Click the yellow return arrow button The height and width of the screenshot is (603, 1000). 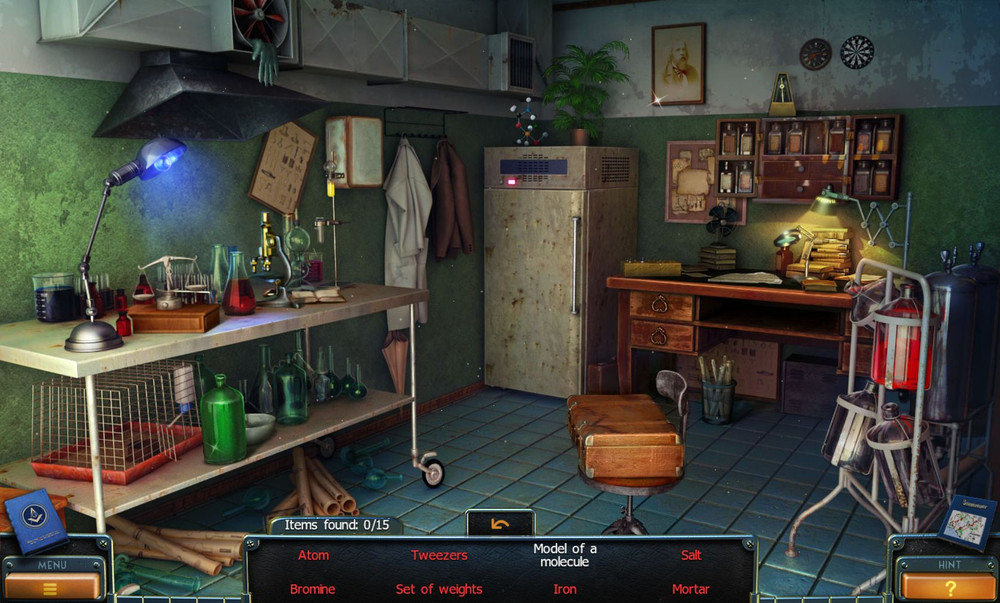pos(500,523)
